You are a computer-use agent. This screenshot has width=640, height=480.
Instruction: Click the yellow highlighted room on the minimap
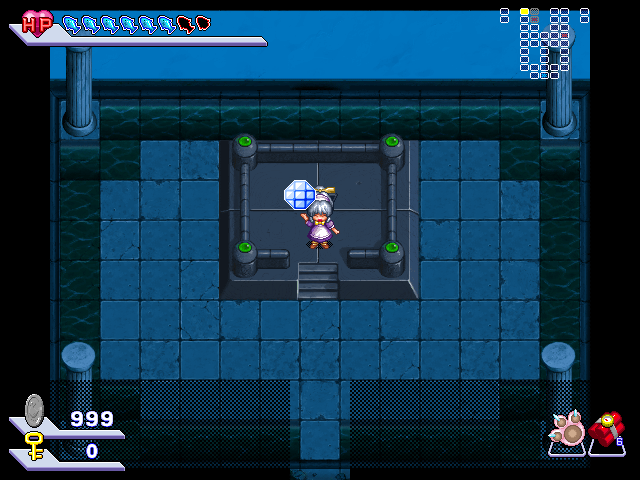[x=524, y=12]
